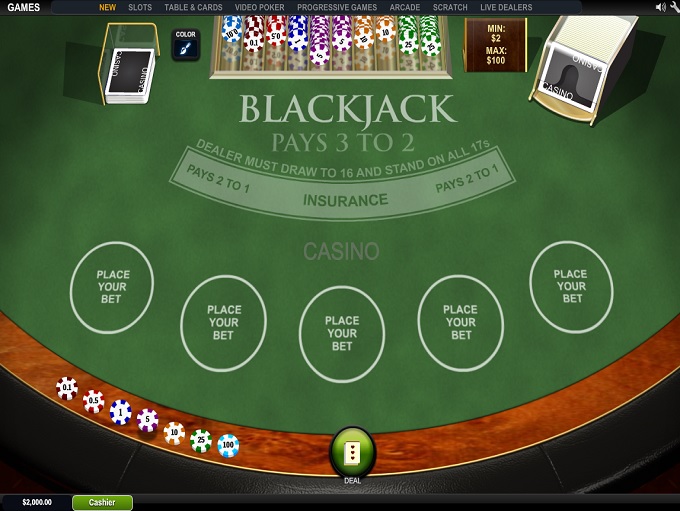Open the Cashier
The image size is (680, 511).
point(102,502)
